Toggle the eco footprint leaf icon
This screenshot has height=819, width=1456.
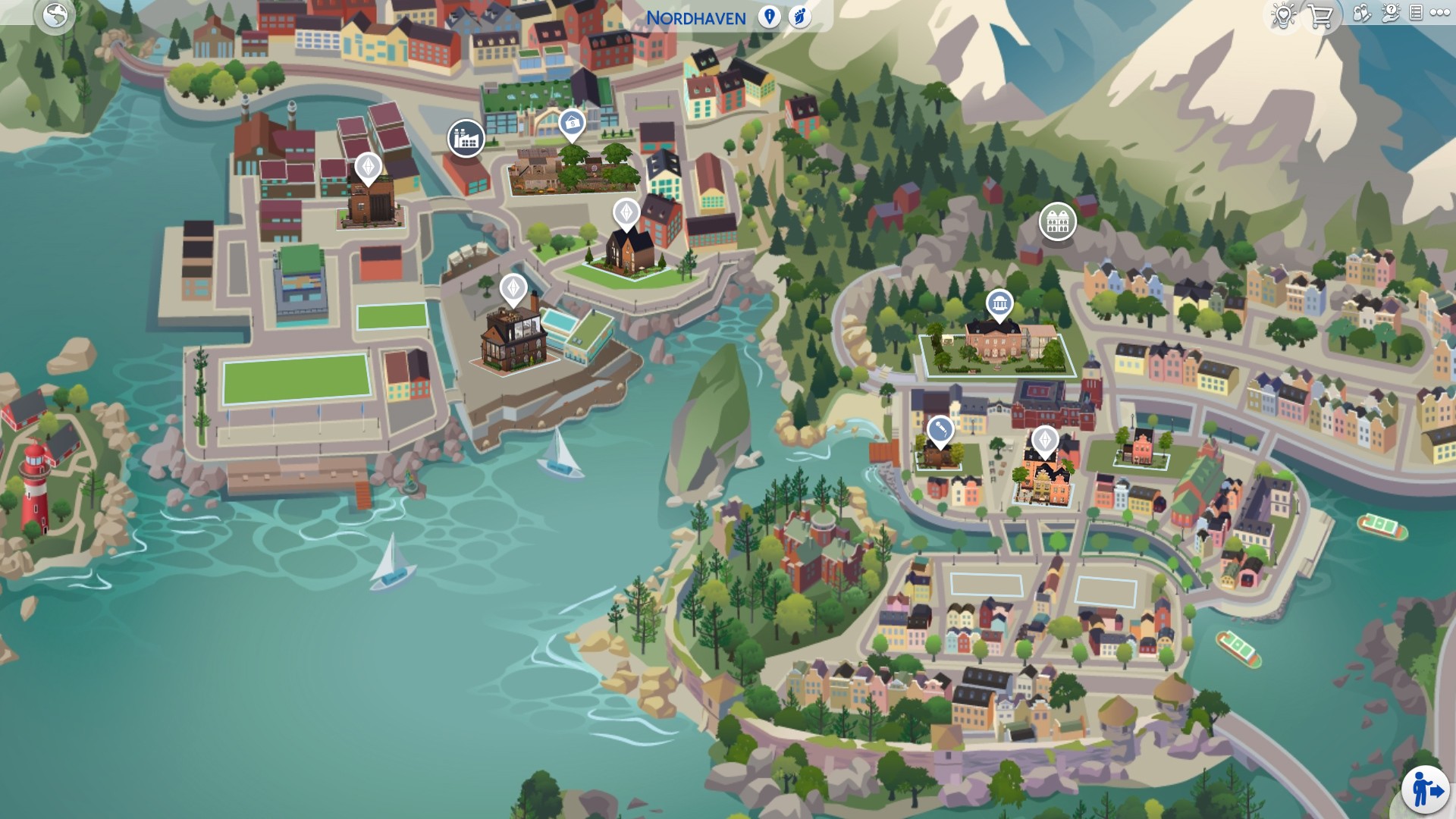coord(799,17)
